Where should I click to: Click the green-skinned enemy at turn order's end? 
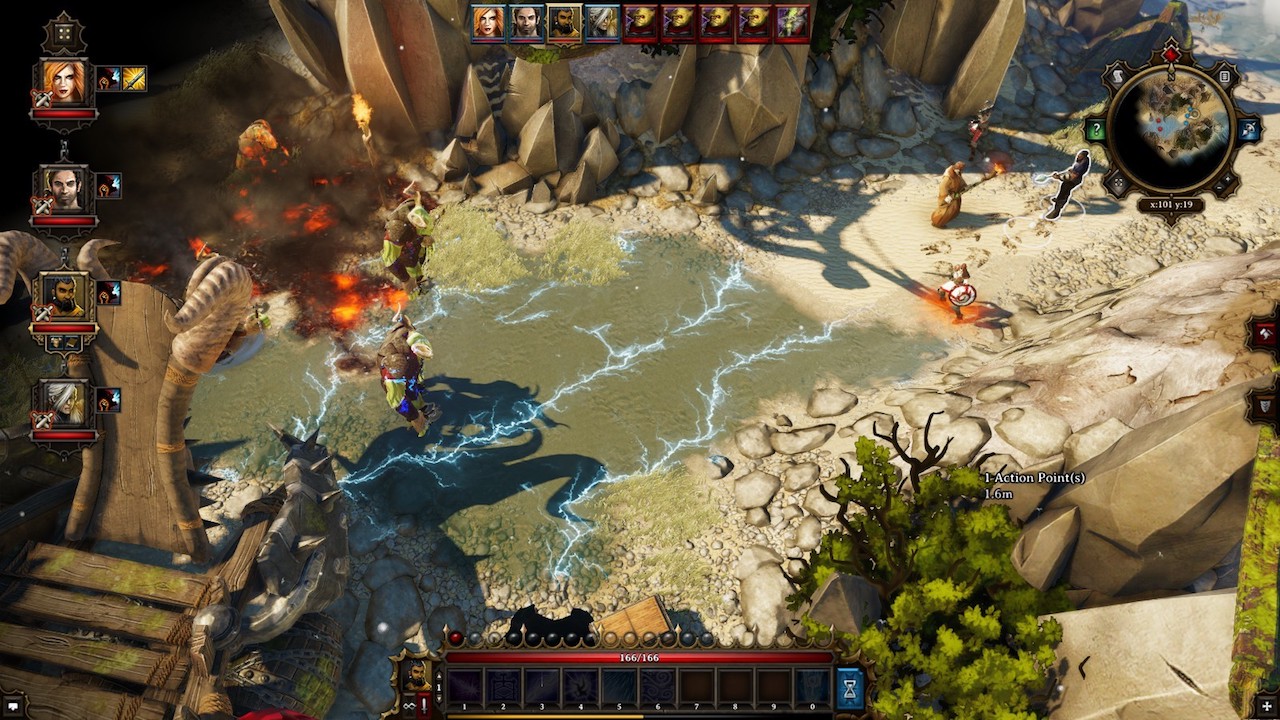point(792,22)
